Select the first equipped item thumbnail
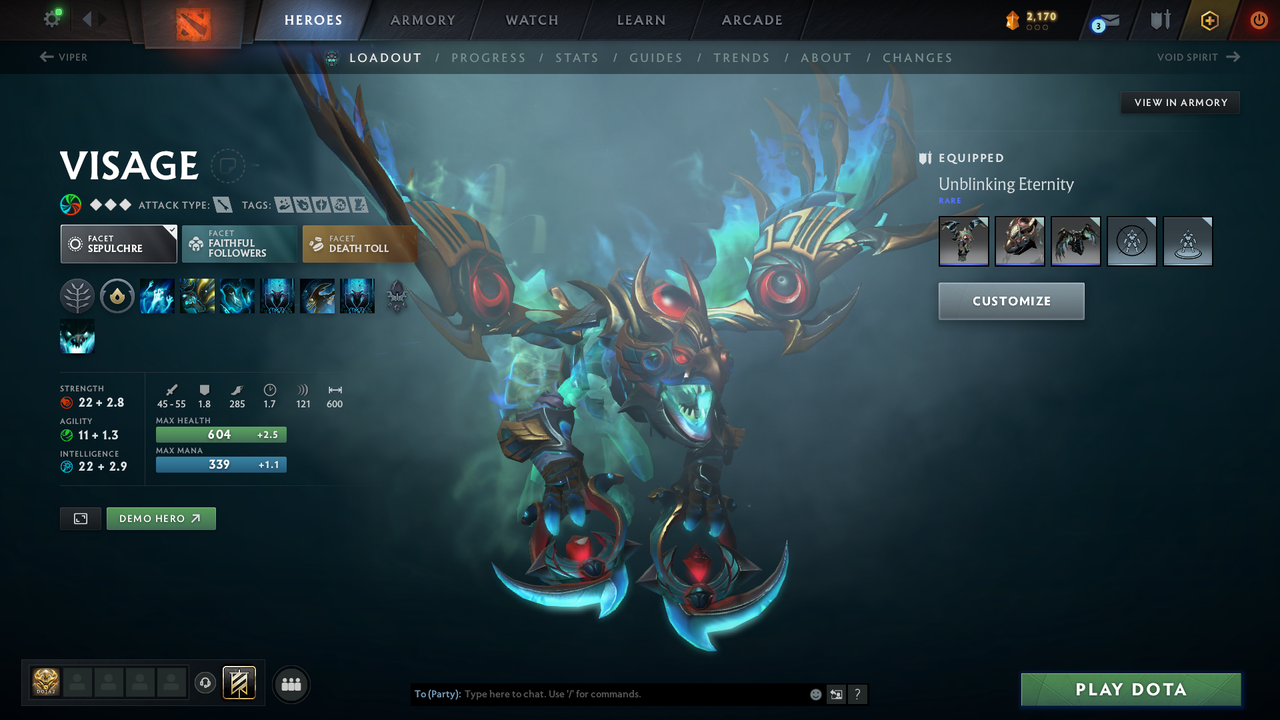 coord(963,241)
